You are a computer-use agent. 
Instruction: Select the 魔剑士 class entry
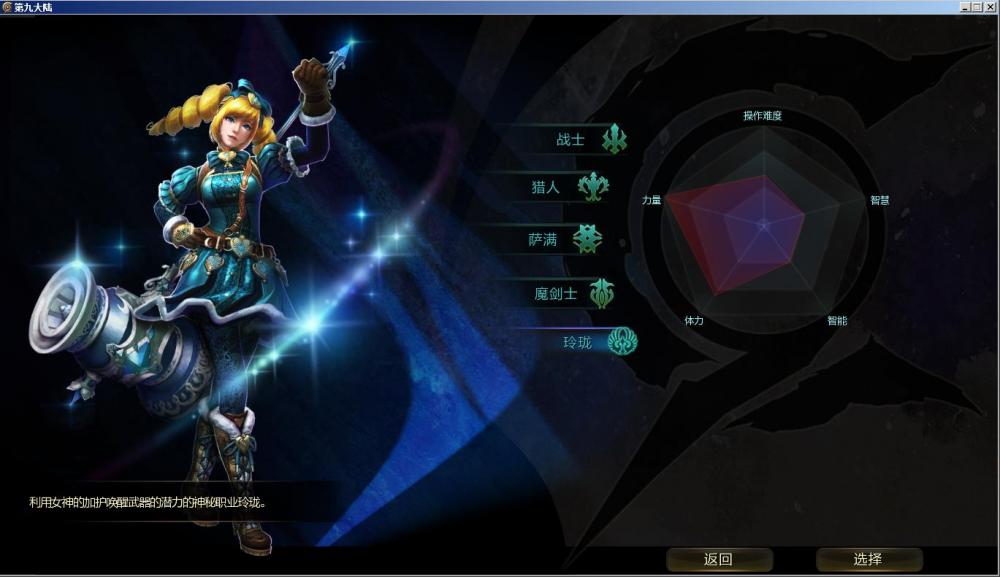(556, 294)
